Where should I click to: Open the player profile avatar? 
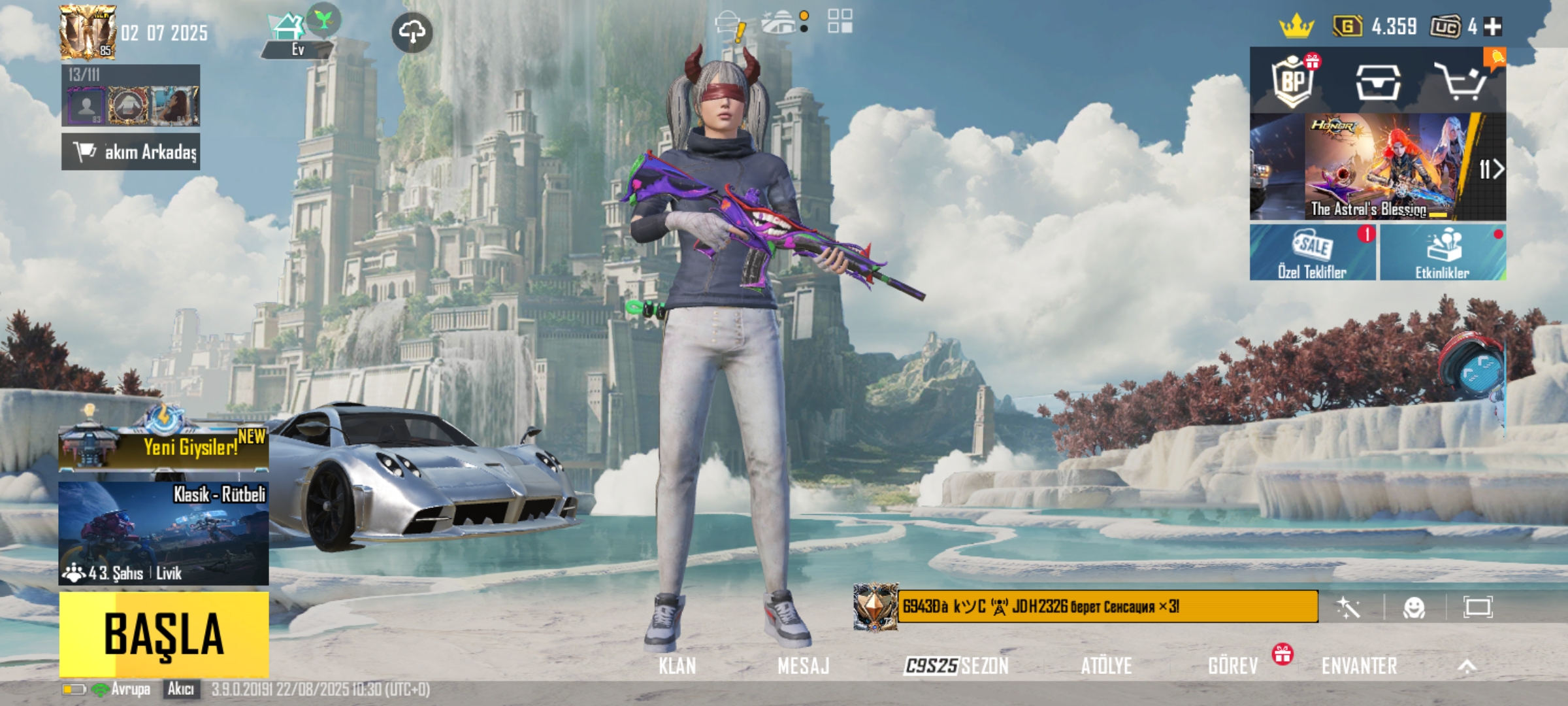(x=87, y=32)
